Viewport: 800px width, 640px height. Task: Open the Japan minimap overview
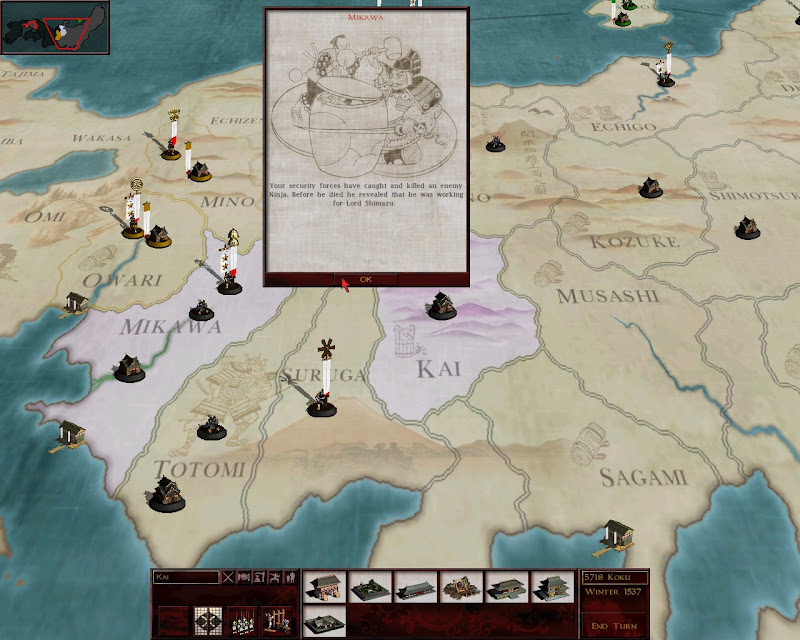pos(55,27)
